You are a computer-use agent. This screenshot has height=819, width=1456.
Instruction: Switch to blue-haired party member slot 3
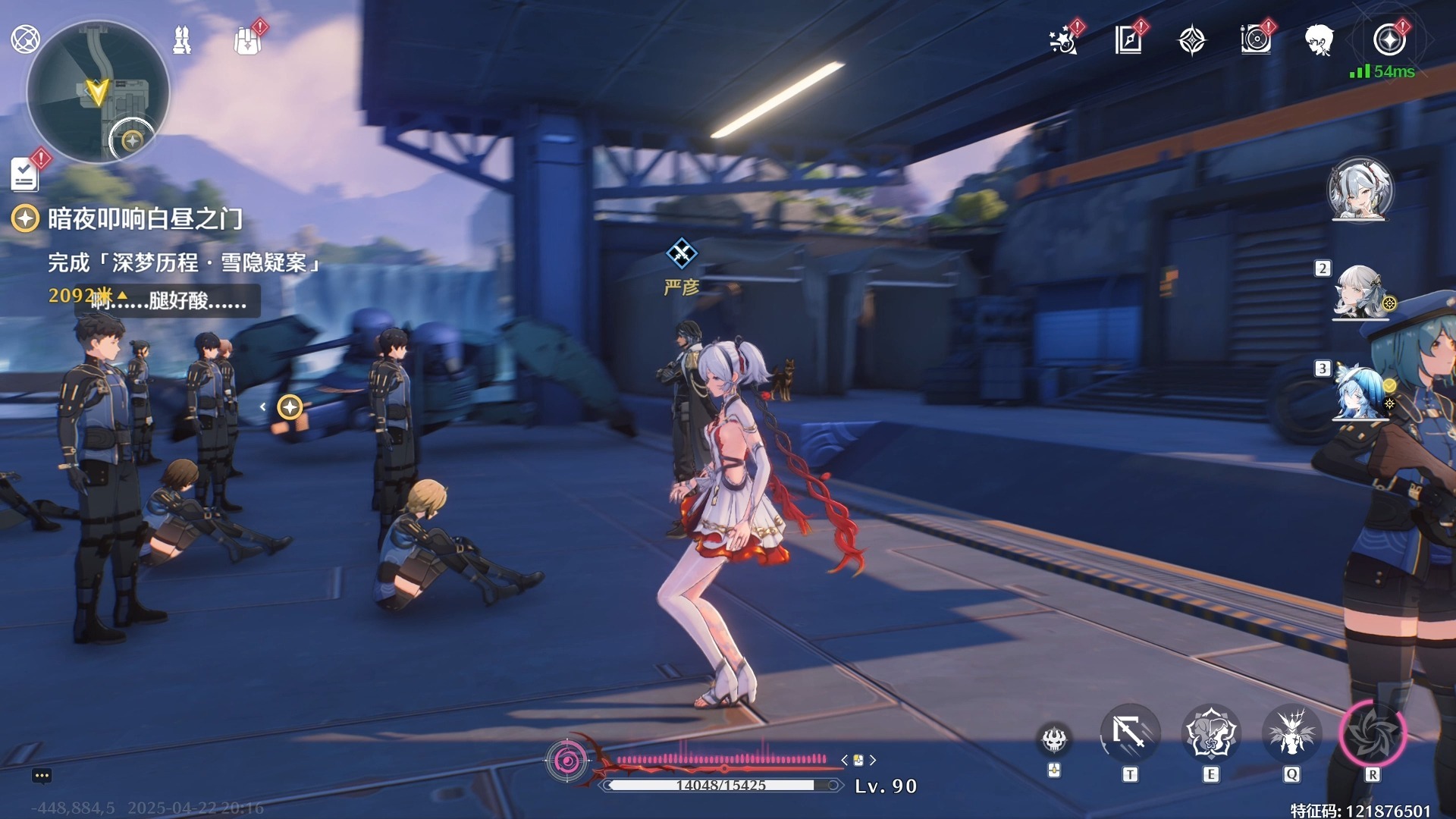pyautogui.click(x=1360, y=393)
